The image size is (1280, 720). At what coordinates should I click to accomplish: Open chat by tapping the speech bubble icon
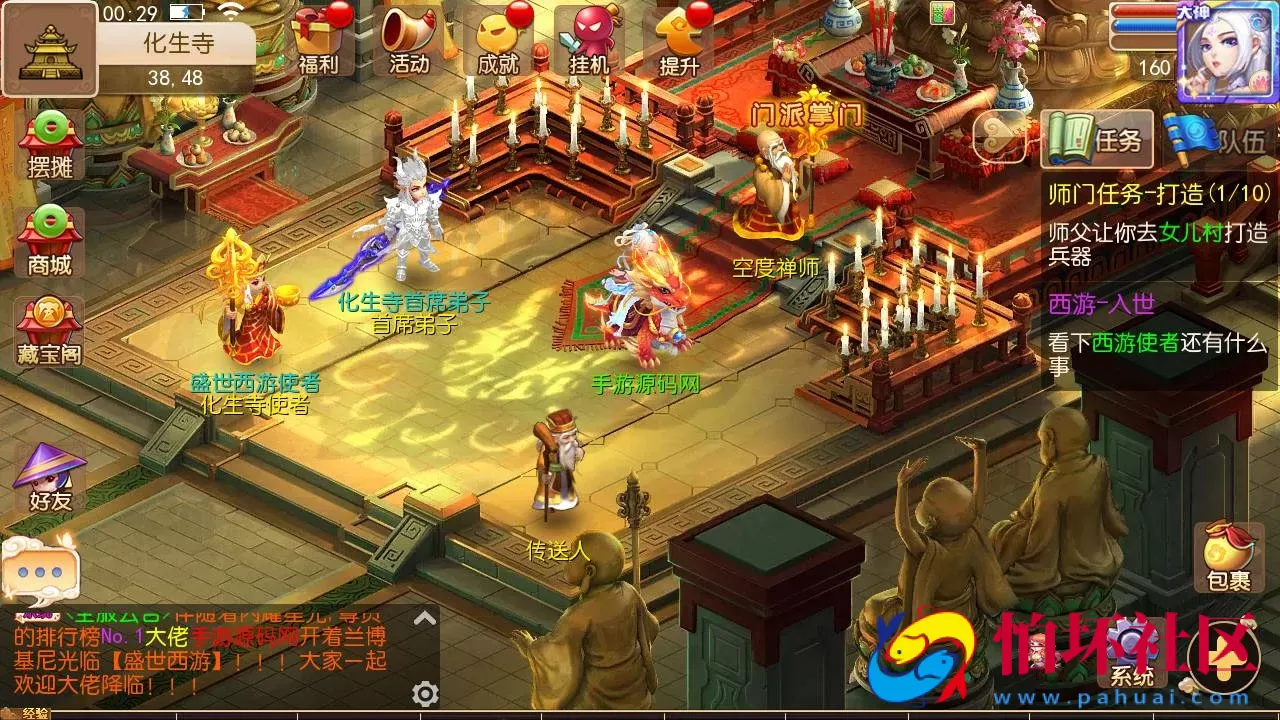pos(42,570)
